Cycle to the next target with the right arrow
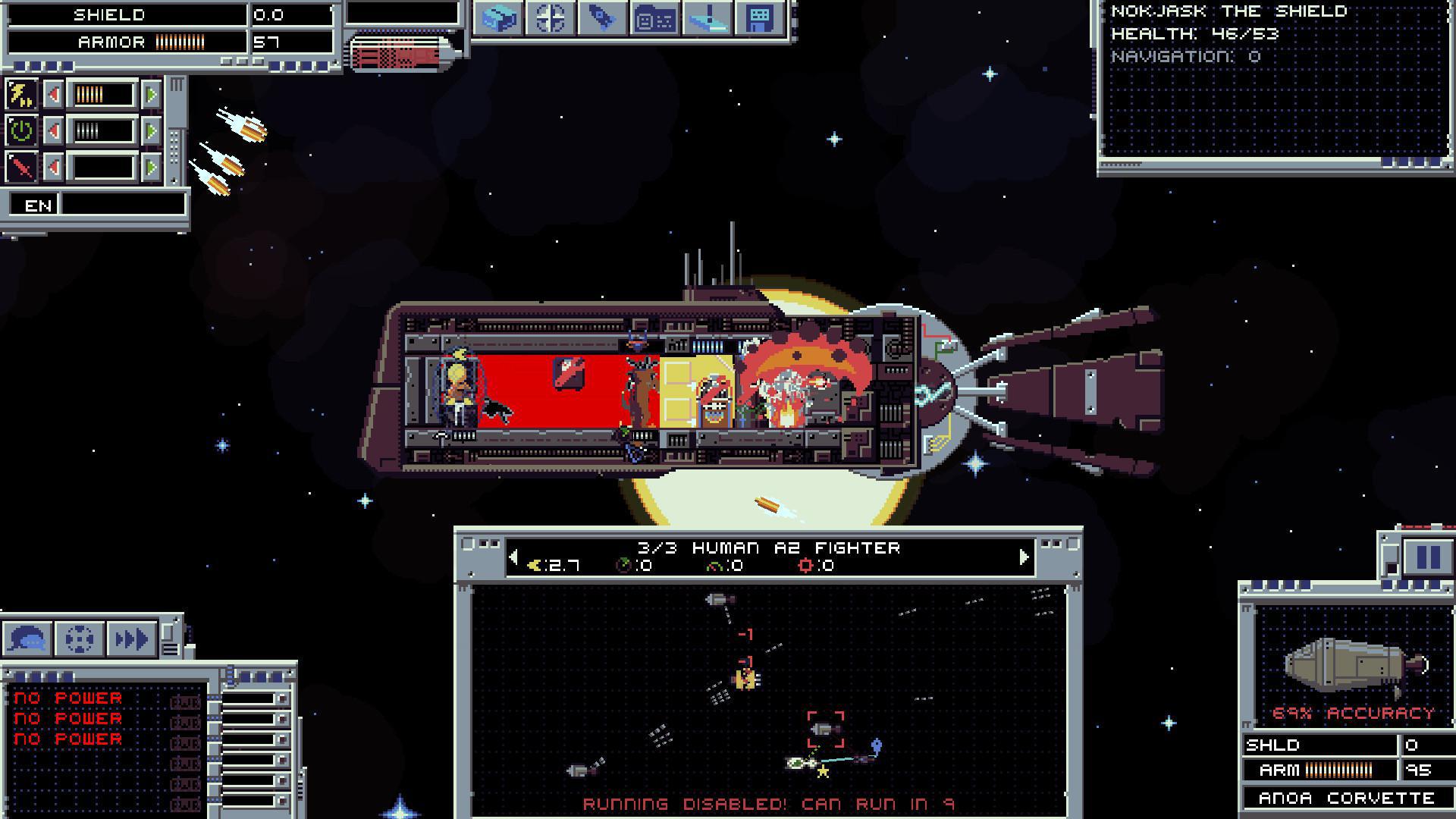 point(1025,555)
